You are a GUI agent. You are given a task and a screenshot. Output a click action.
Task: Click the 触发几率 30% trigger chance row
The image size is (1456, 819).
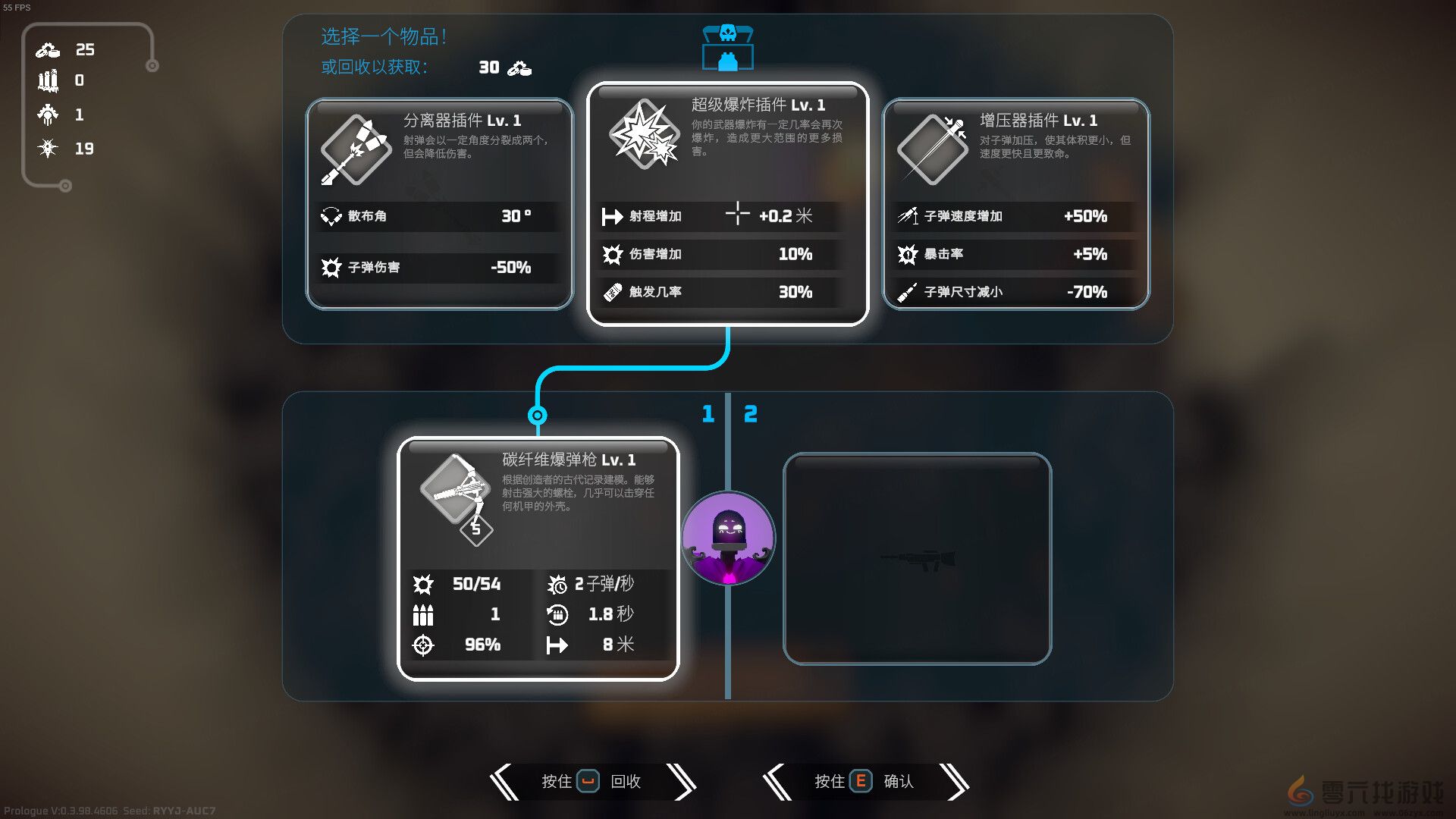(x=719, y=292)
